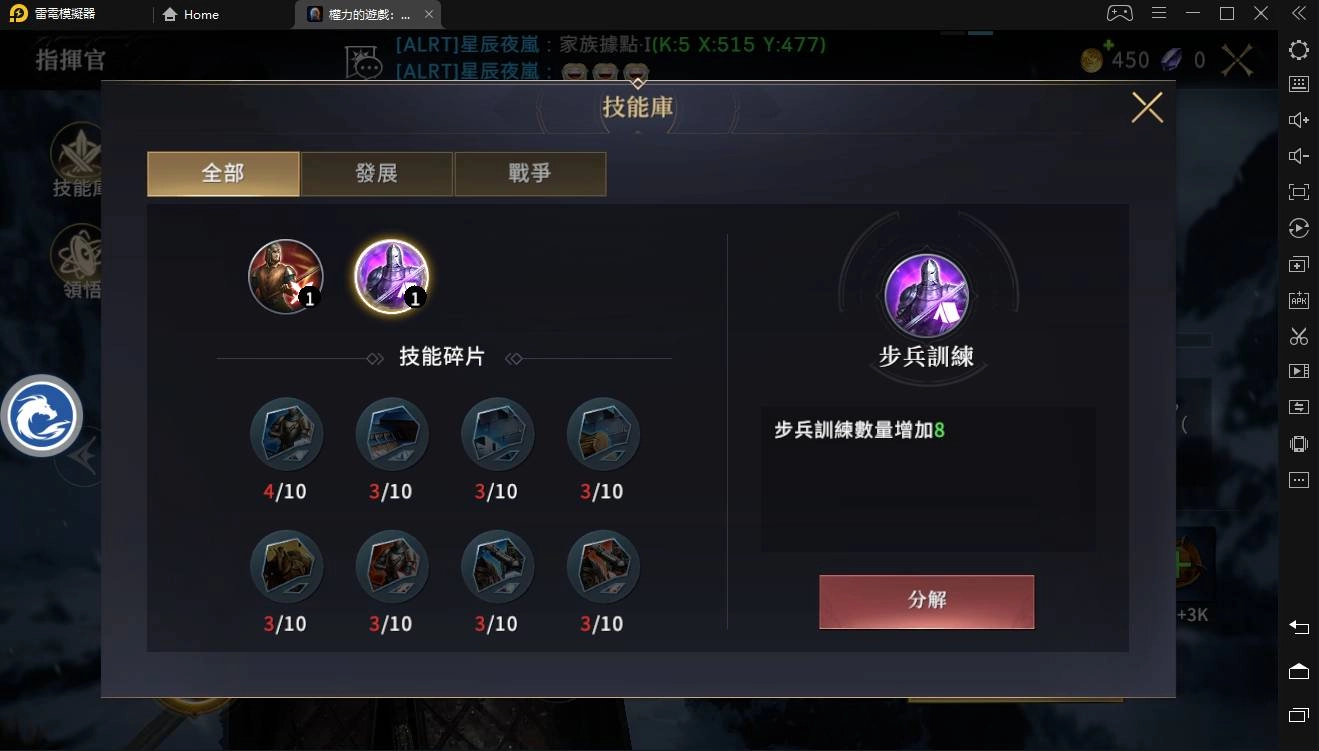Open the keyboard mapping tool
This screenshot has height=751, width=1319.
1298,84
